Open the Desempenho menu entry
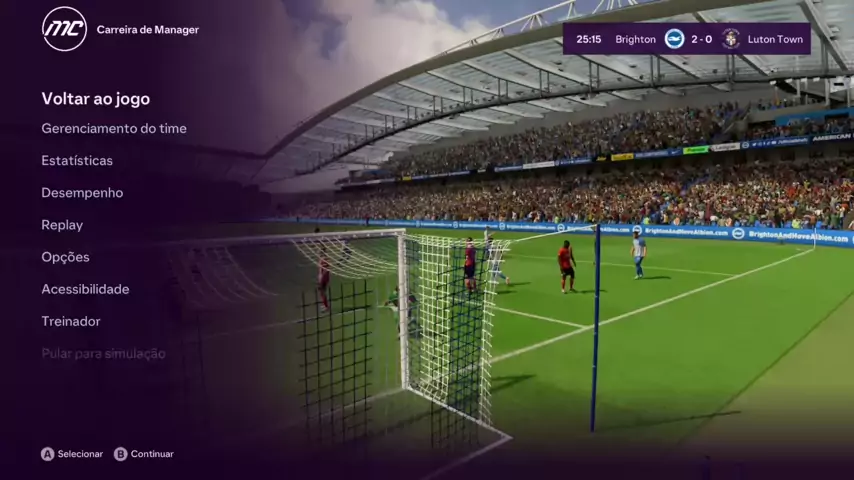This screenshot has height=480, width=854. tap(82, 193)
